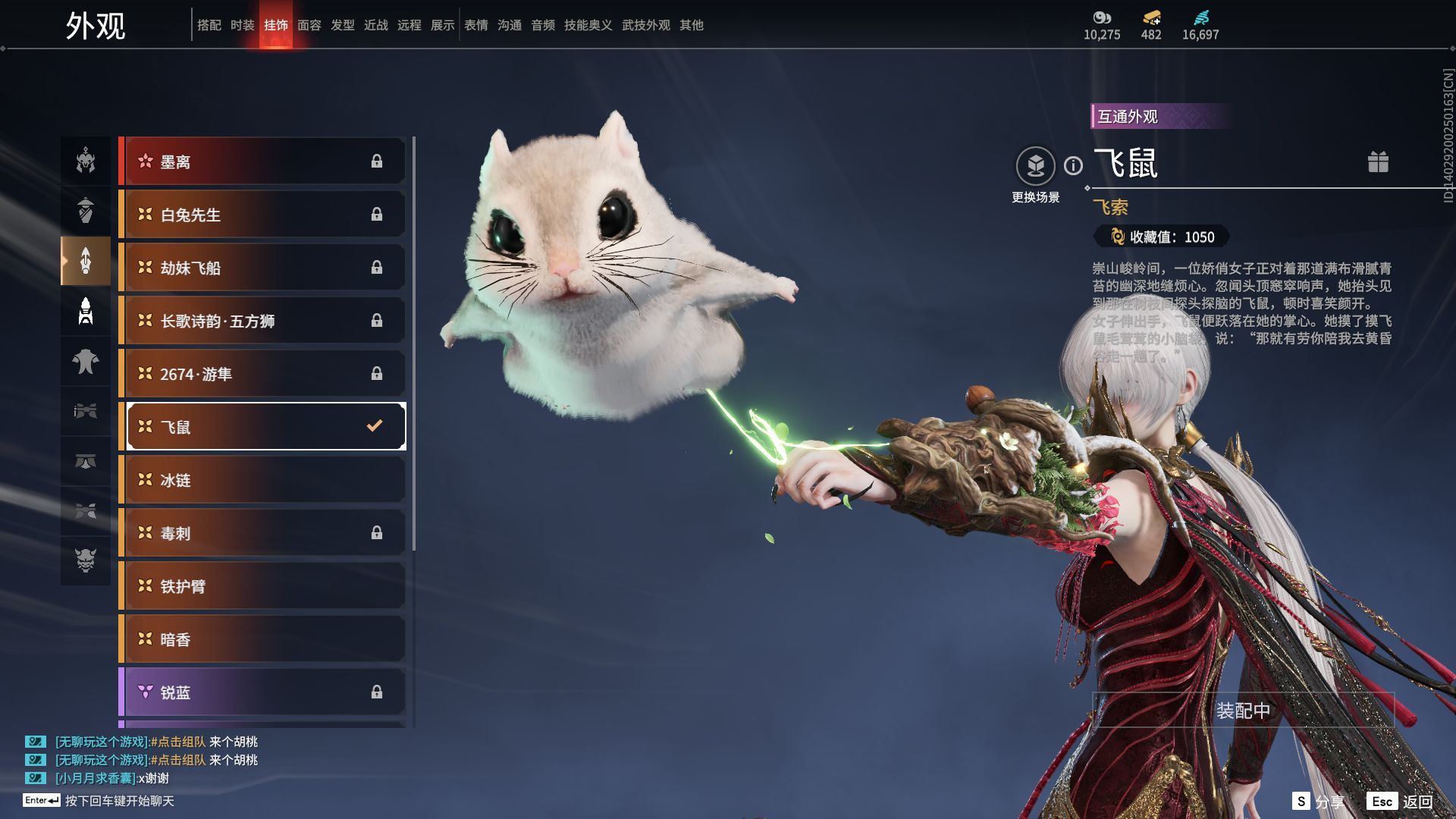Choose the 墨离 accessory entry
The height and width of the screenshot is (819, 1456).
(x=262, y=162)
